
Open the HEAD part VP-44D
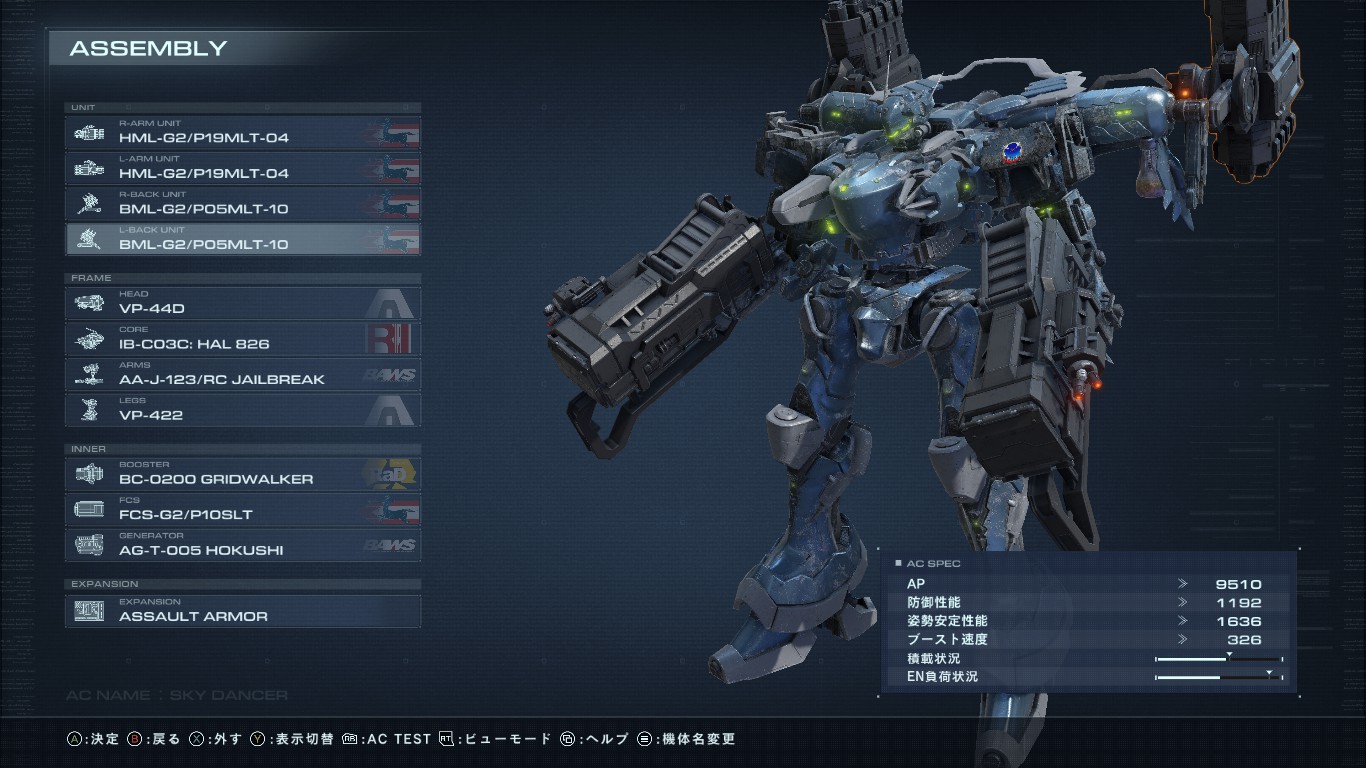click(x=243, y=303)
